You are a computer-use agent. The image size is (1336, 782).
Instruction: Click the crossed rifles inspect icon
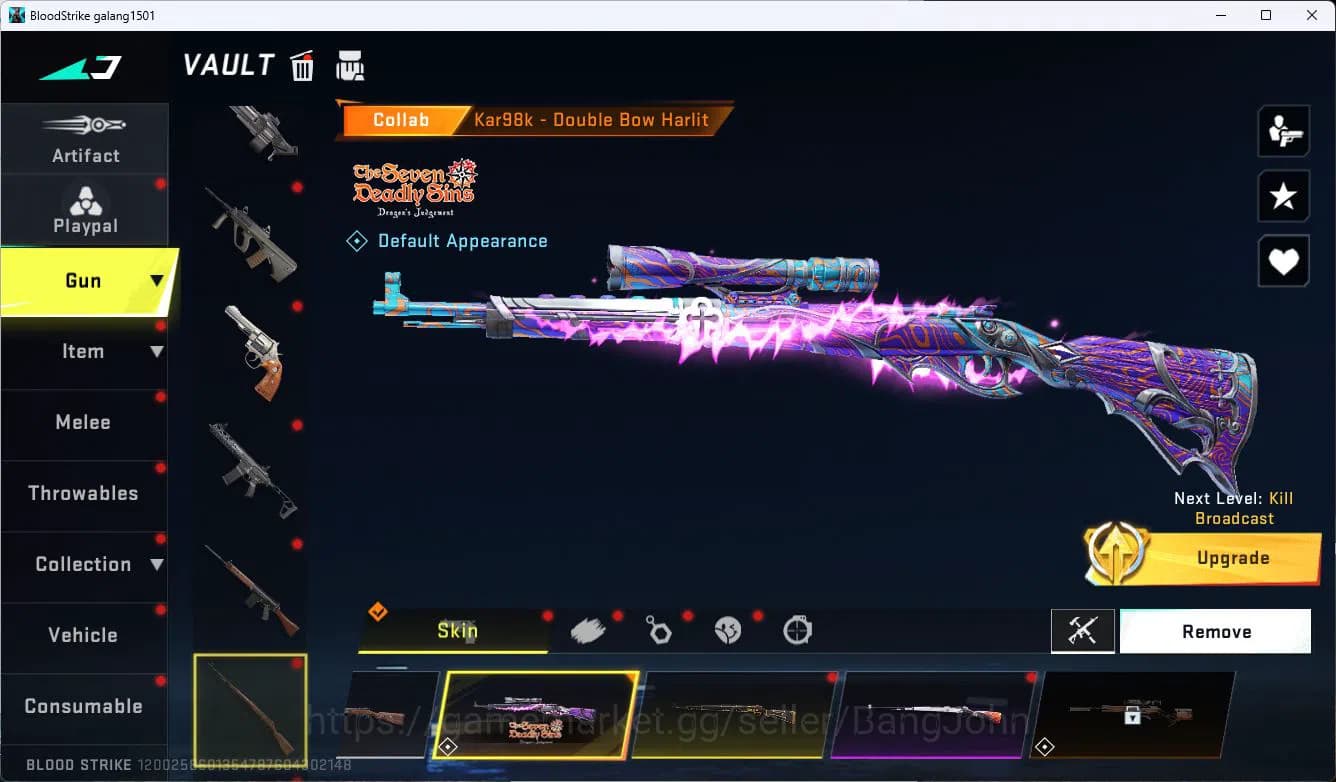[1083, 631]
